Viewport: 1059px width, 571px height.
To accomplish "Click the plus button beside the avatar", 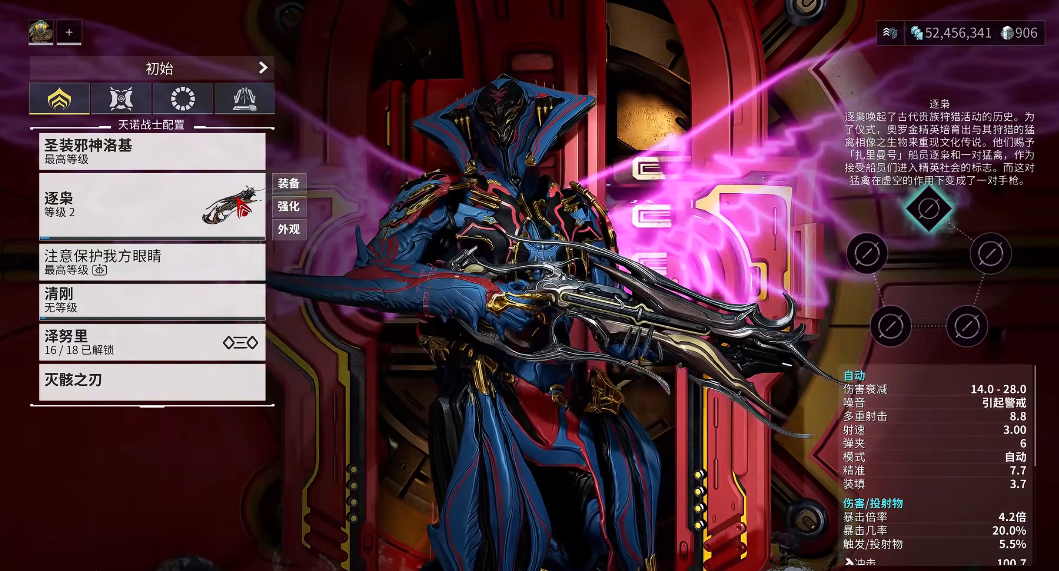I will [69, 32].
